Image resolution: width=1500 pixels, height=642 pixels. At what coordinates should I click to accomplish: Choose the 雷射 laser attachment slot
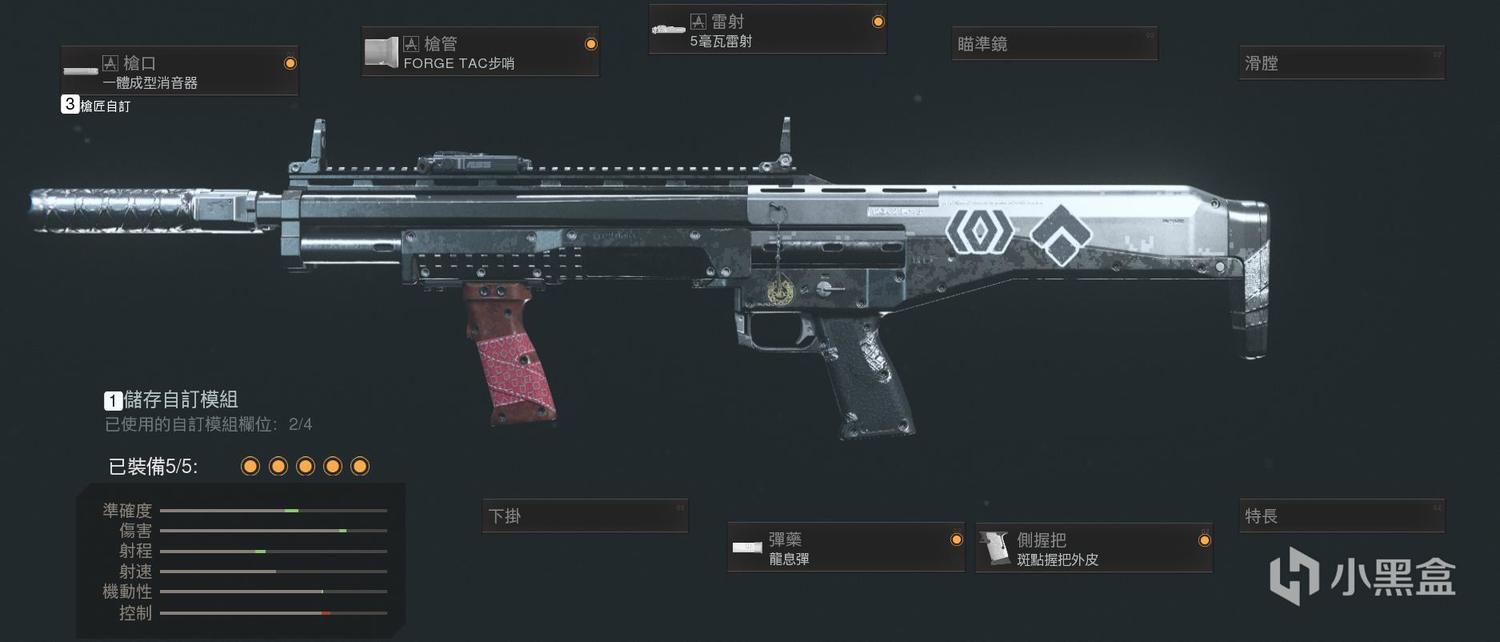pos(767,30)
